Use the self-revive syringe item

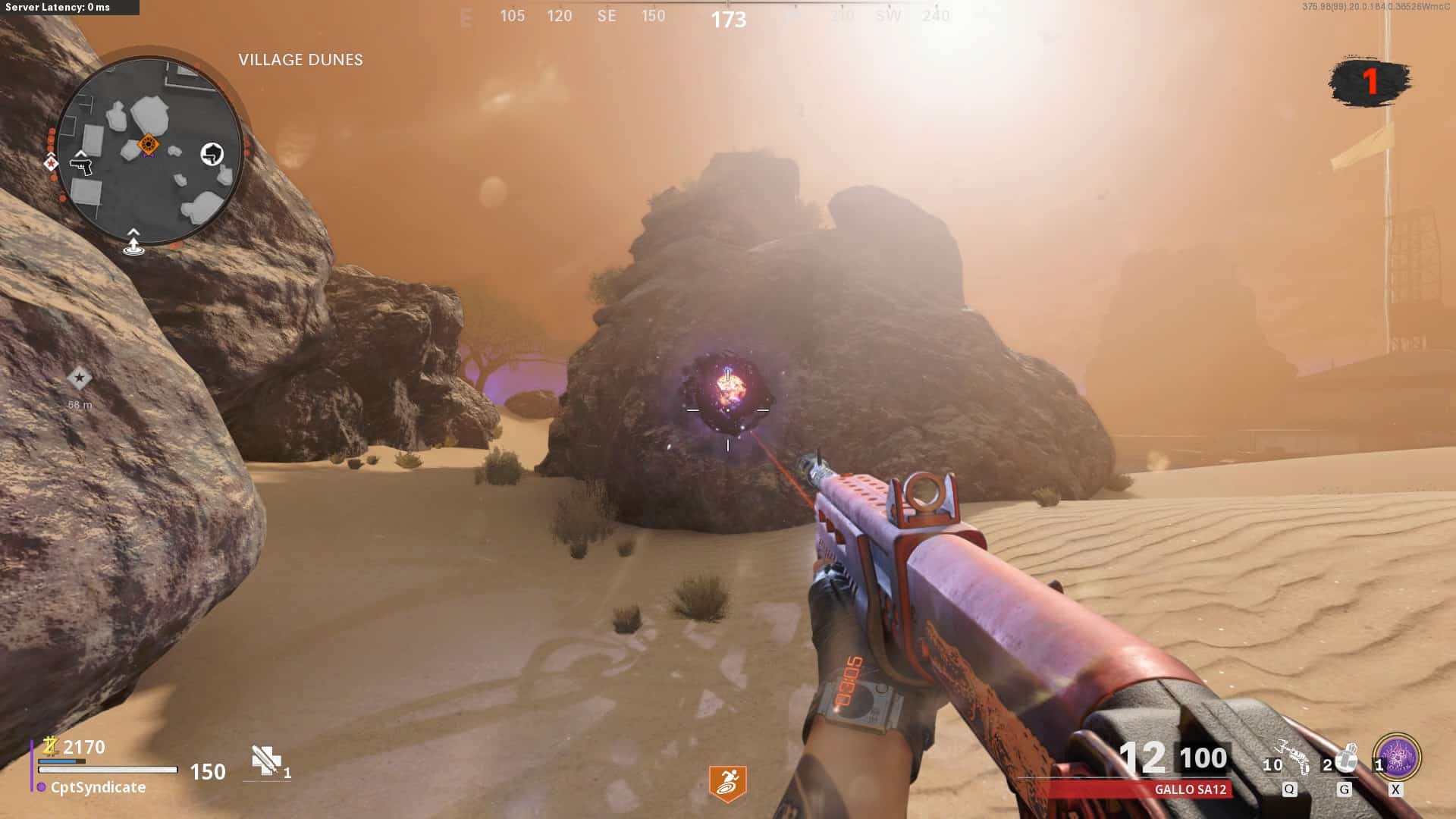[266, 761]
